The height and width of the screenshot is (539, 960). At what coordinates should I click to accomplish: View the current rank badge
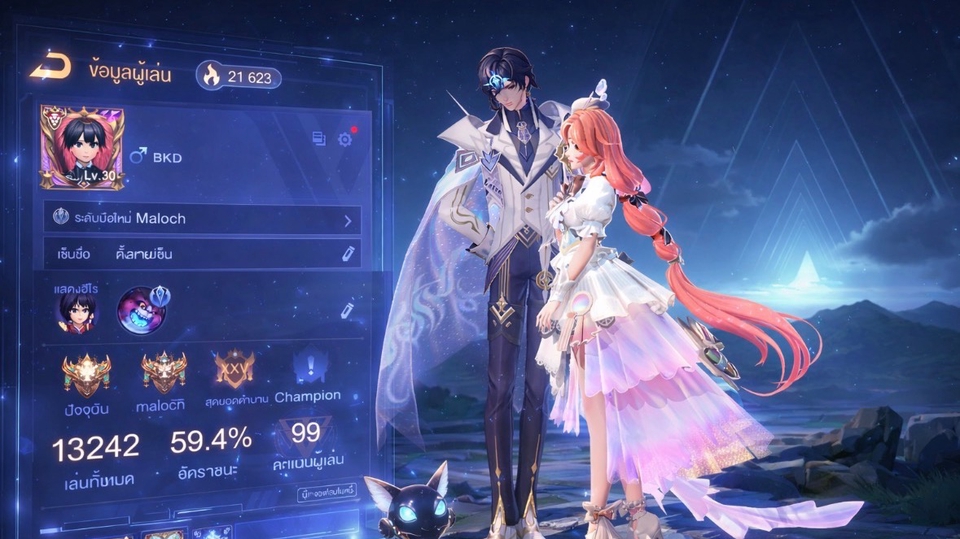[x=86, y=374]
